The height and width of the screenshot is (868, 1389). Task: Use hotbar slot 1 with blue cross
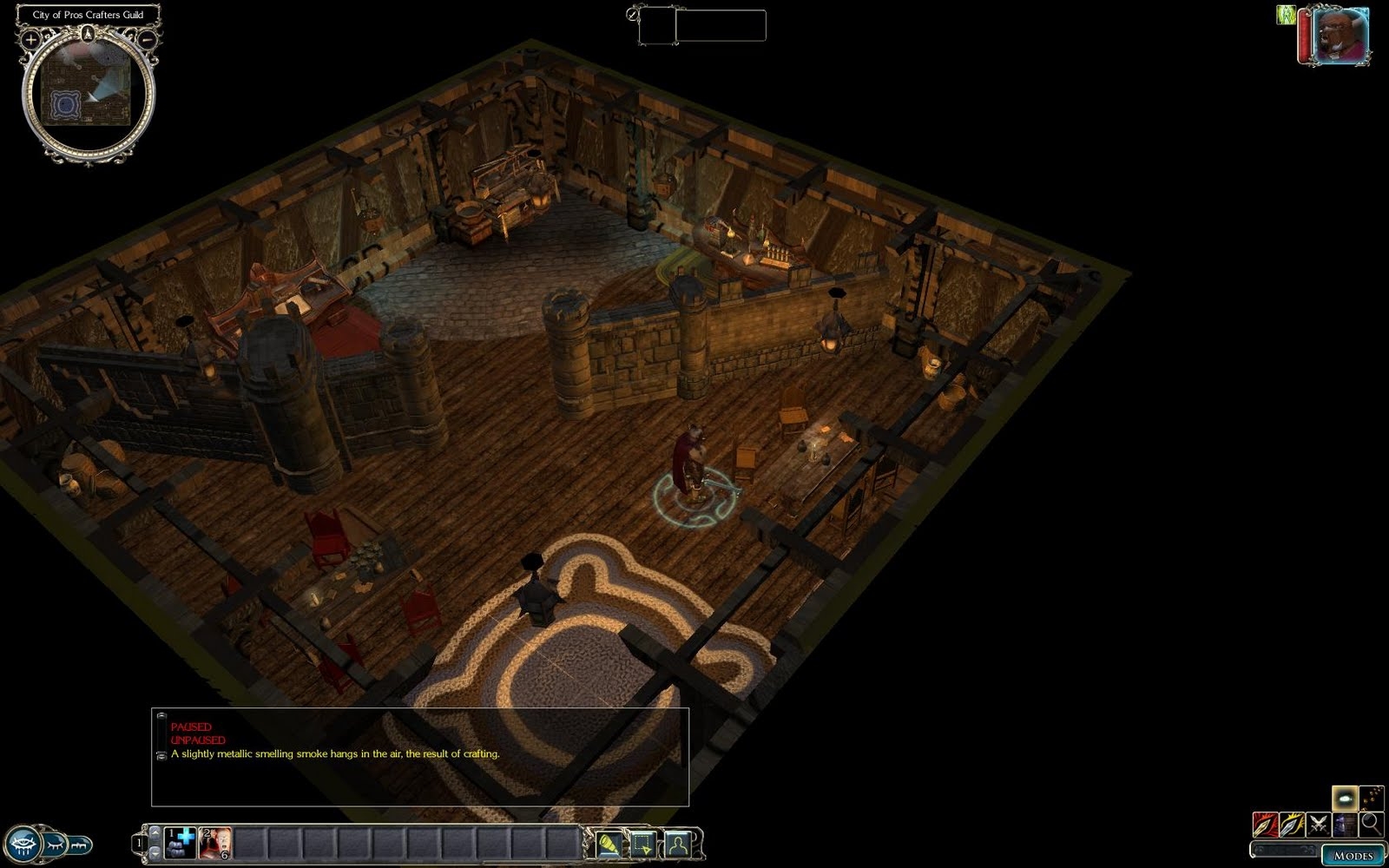coord(181,843)
